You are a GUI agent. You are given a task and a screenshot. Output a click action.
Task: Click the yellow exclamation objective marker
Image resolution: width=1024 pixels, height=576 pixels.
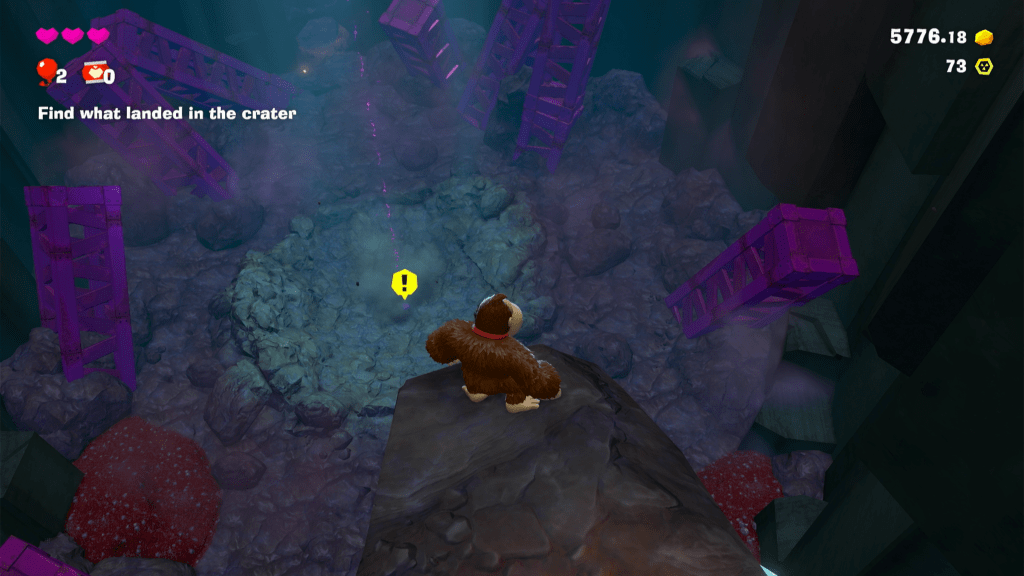[403, 284]
